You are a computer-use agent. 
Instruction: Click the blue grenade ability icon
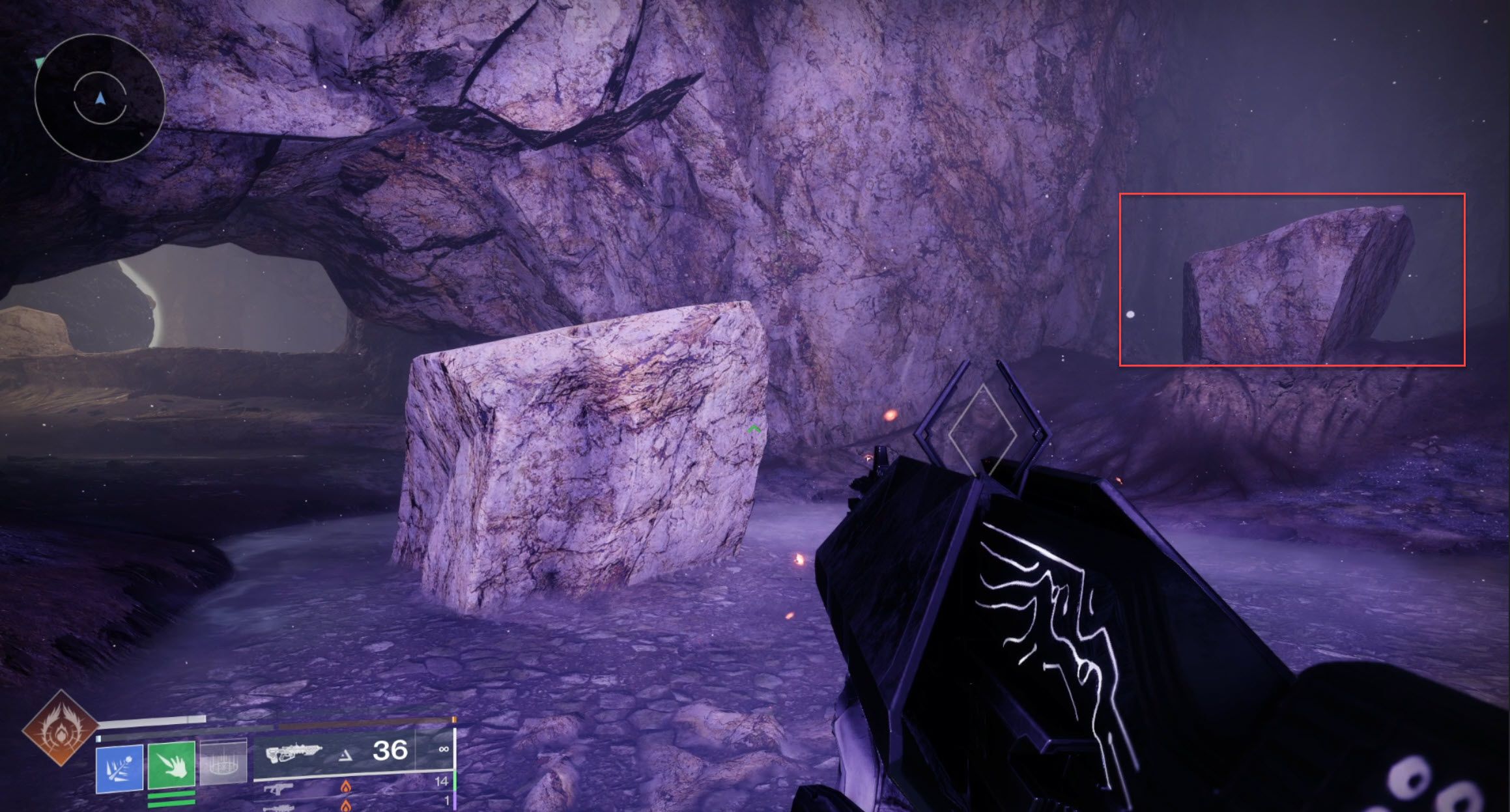point(119,768)
